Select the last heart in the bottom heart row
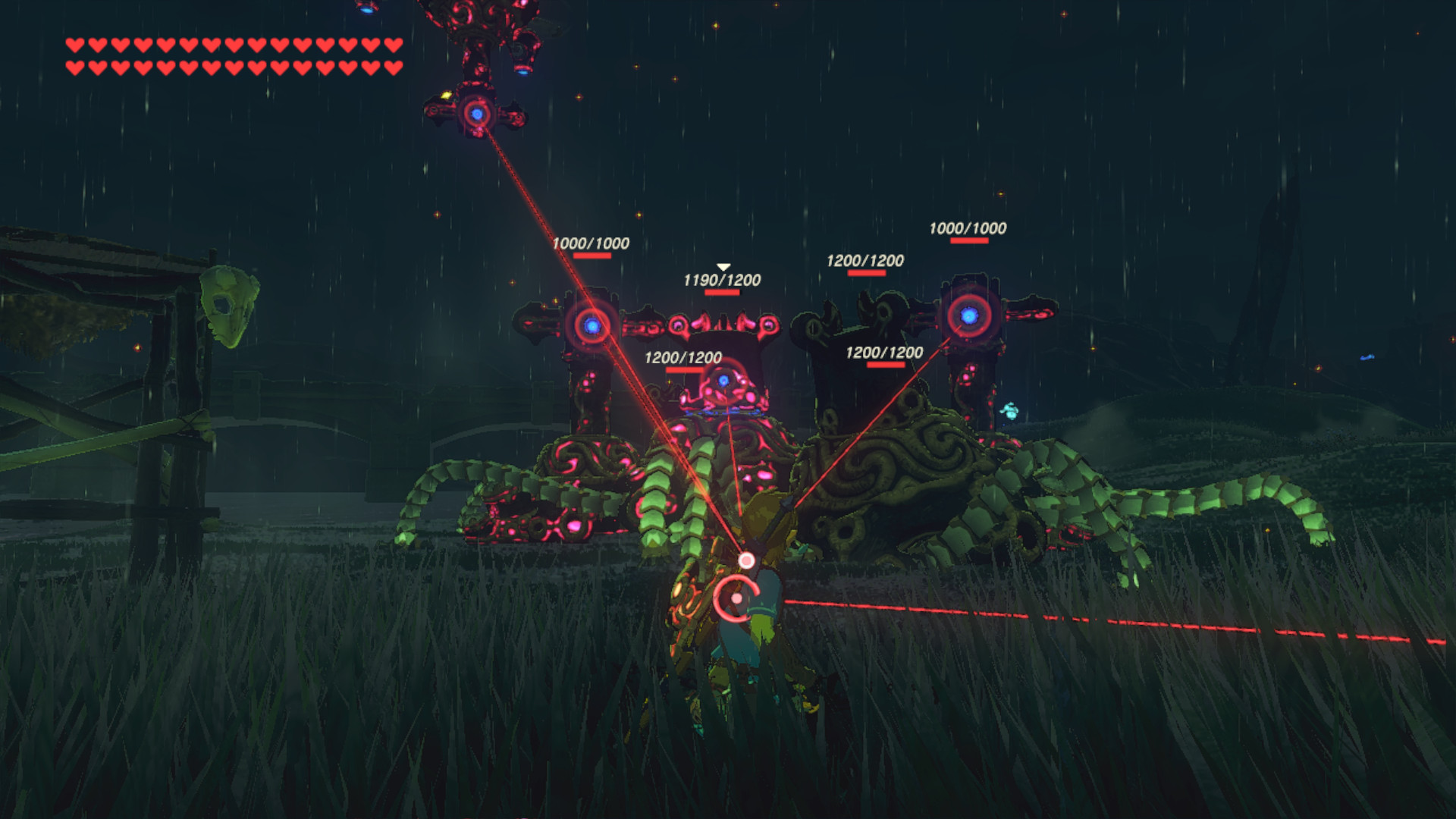 [393, 67]
